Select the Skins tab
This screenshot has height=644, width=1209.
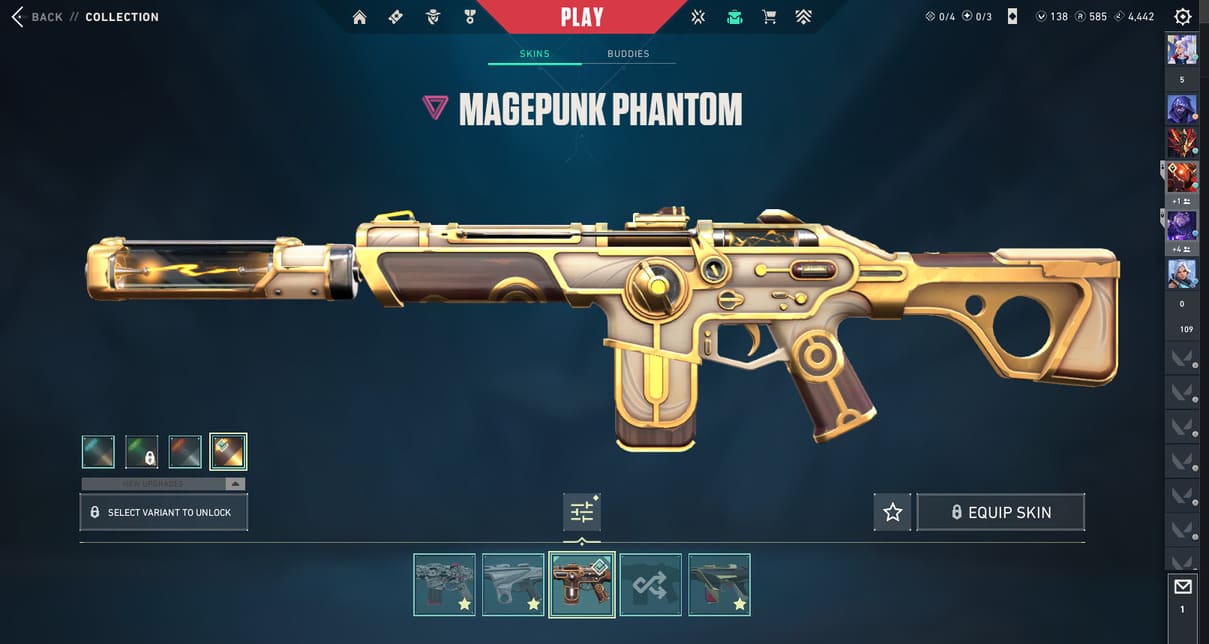(x=534, y=54)
